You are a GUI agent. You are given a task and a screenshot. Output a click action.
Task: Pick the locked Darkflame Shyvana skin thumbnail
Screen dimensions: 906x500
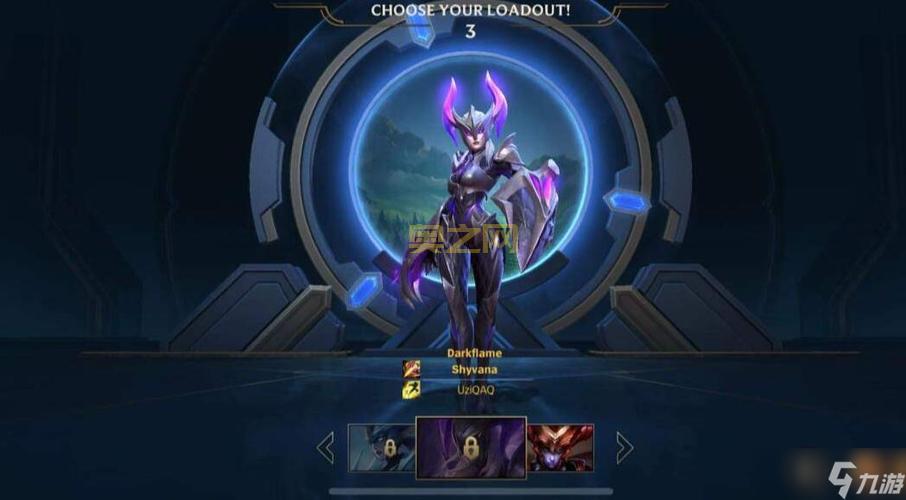[470, 447]
